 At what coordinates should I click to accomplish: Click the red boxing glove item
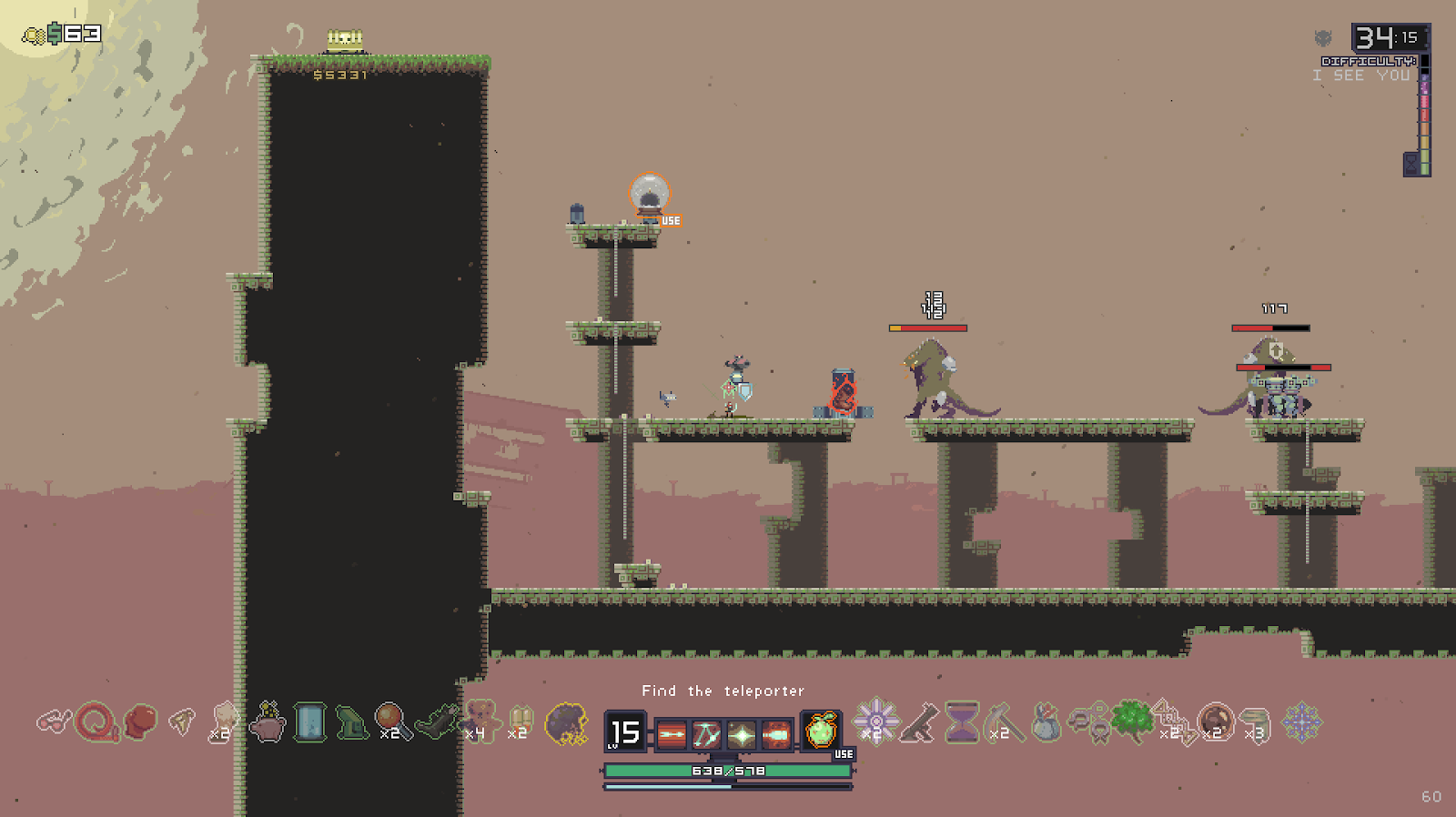point(139,722)
